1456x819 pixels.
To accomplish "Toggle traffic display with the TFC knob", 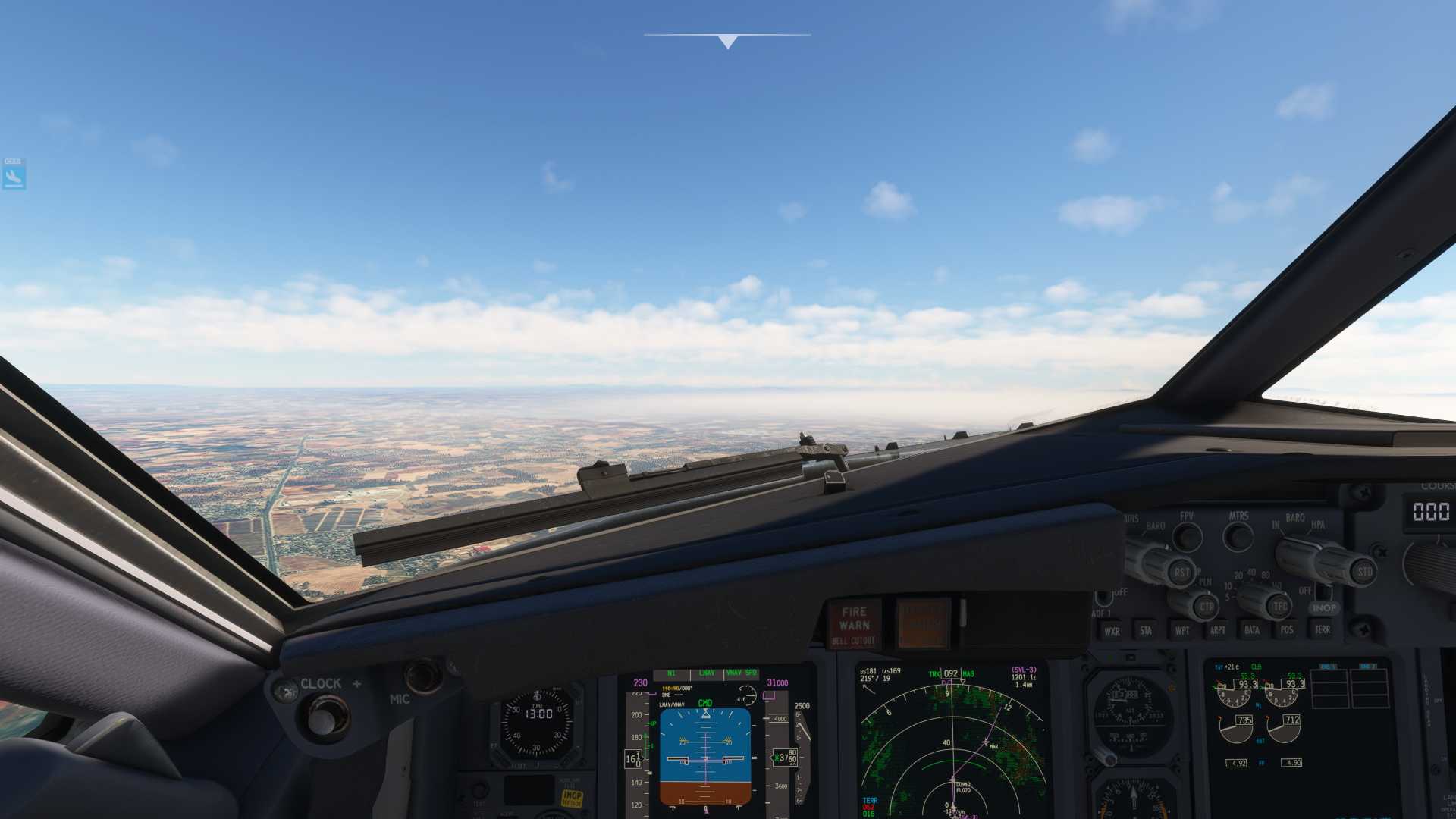I will pos(1280,607).
